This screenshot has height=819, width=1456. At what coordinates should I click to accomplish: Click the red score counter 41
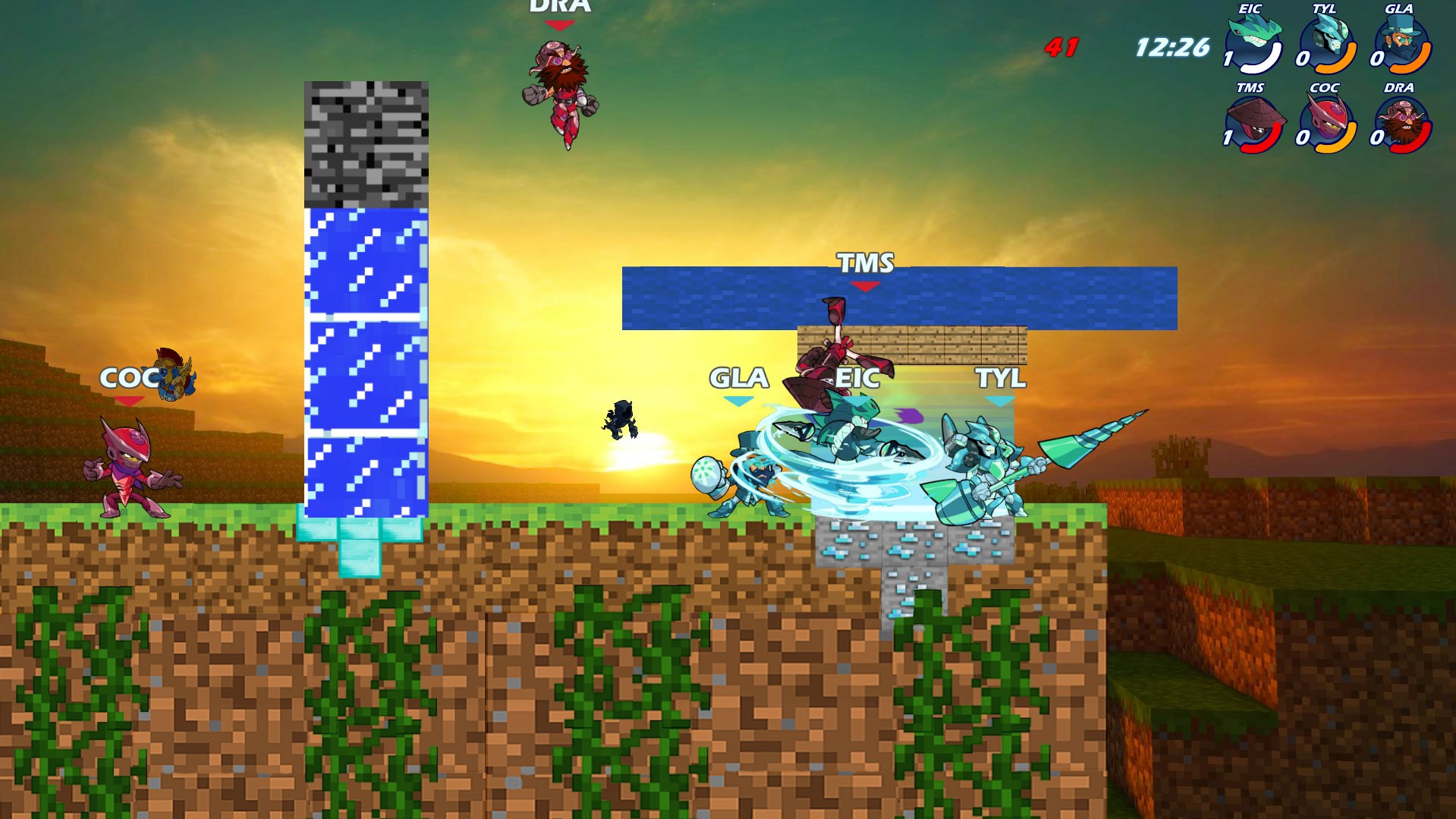pos(1061,47)
